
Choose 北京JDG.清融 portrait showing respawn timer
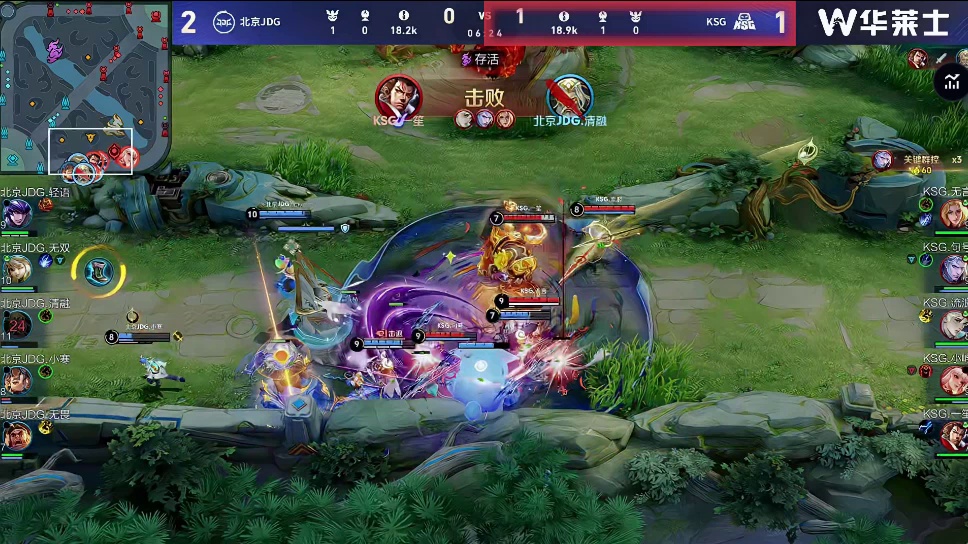coord(17,324)
